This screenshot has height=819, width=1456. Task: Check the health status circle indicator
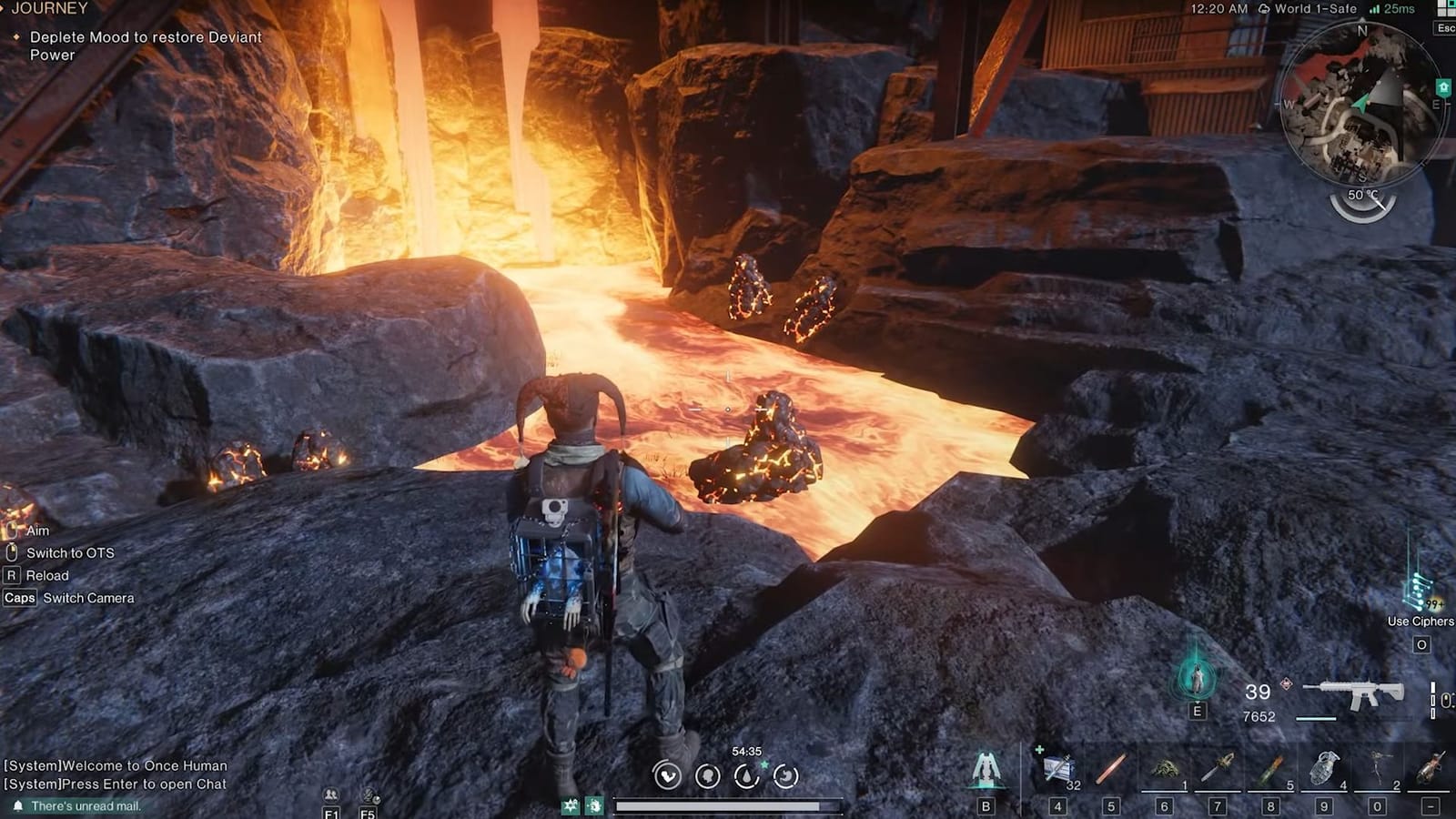click(667, 775)
